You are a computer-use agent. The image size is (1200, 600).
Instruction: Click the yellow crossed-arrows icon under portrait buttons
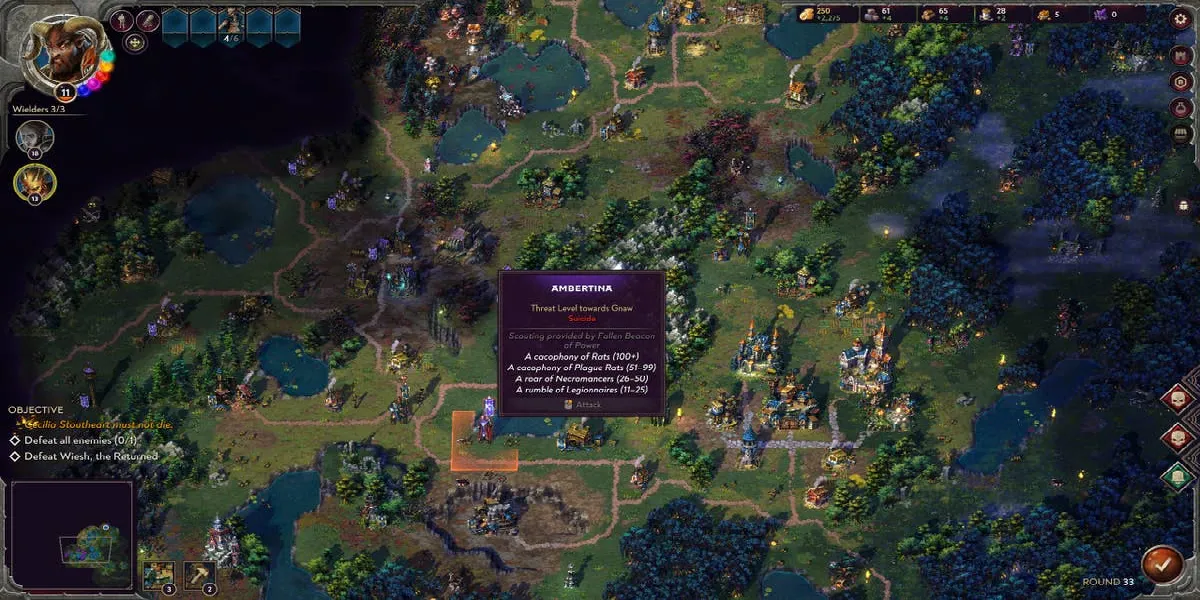pyautogui.click(x=135, y=42)
